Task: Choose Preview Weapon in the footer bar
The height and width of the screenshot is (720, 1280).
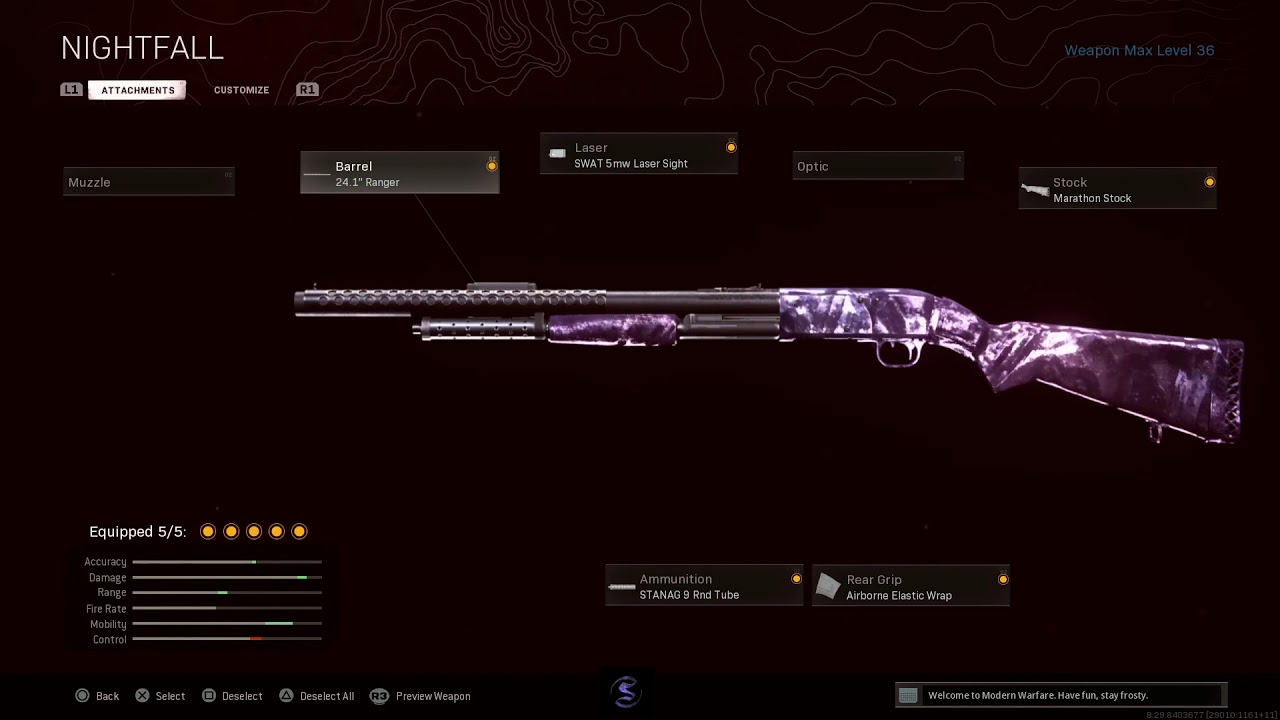Action: tap(421, 696)
